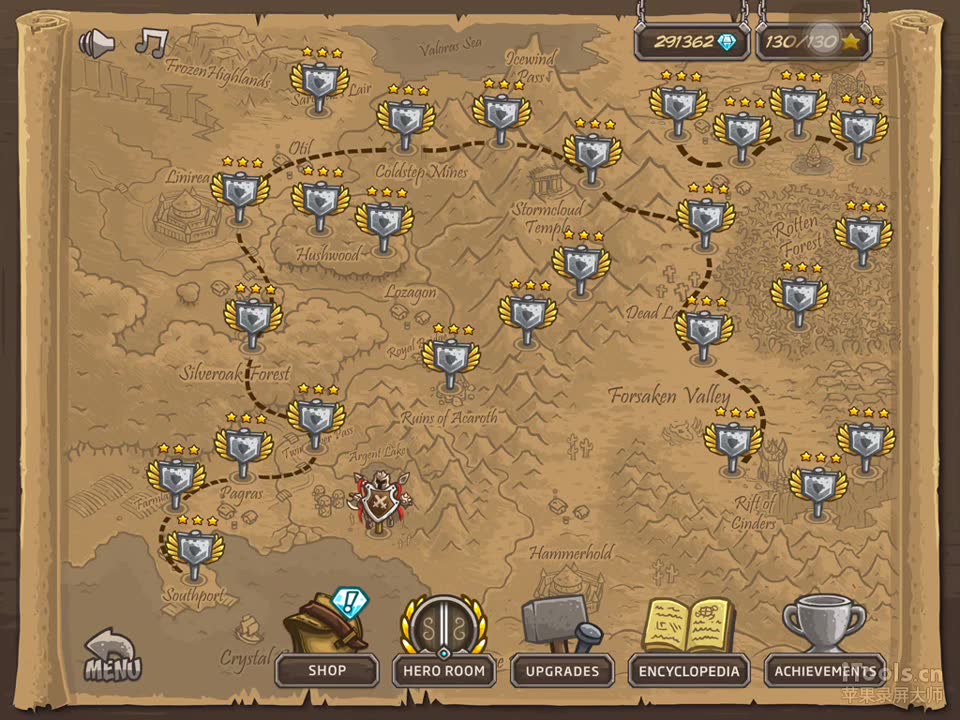The width and height of the screenshot is (960, 720).
Task: Pick the Coldstep Mines level flag
Action: pos(405,118)
